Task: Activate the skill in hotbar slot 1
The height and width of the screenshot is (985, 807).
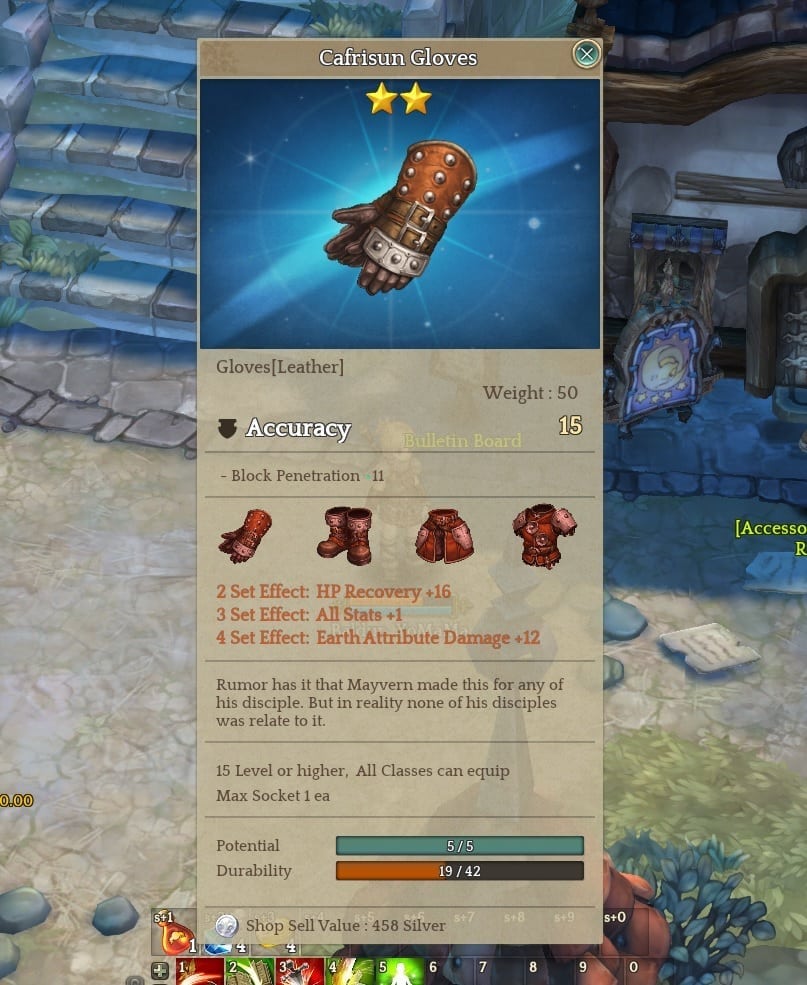Action: 201,970
